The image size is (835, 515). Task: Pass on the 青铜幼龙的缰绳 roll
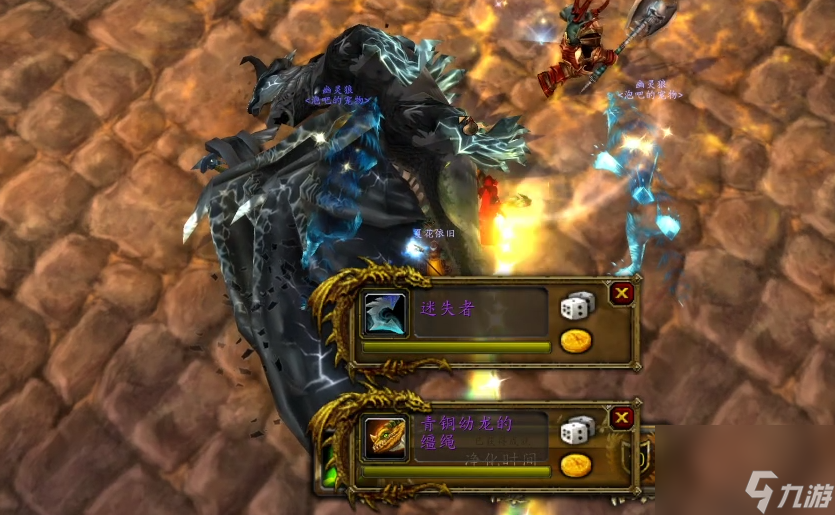pyautogui.click(x=622, y=418)
